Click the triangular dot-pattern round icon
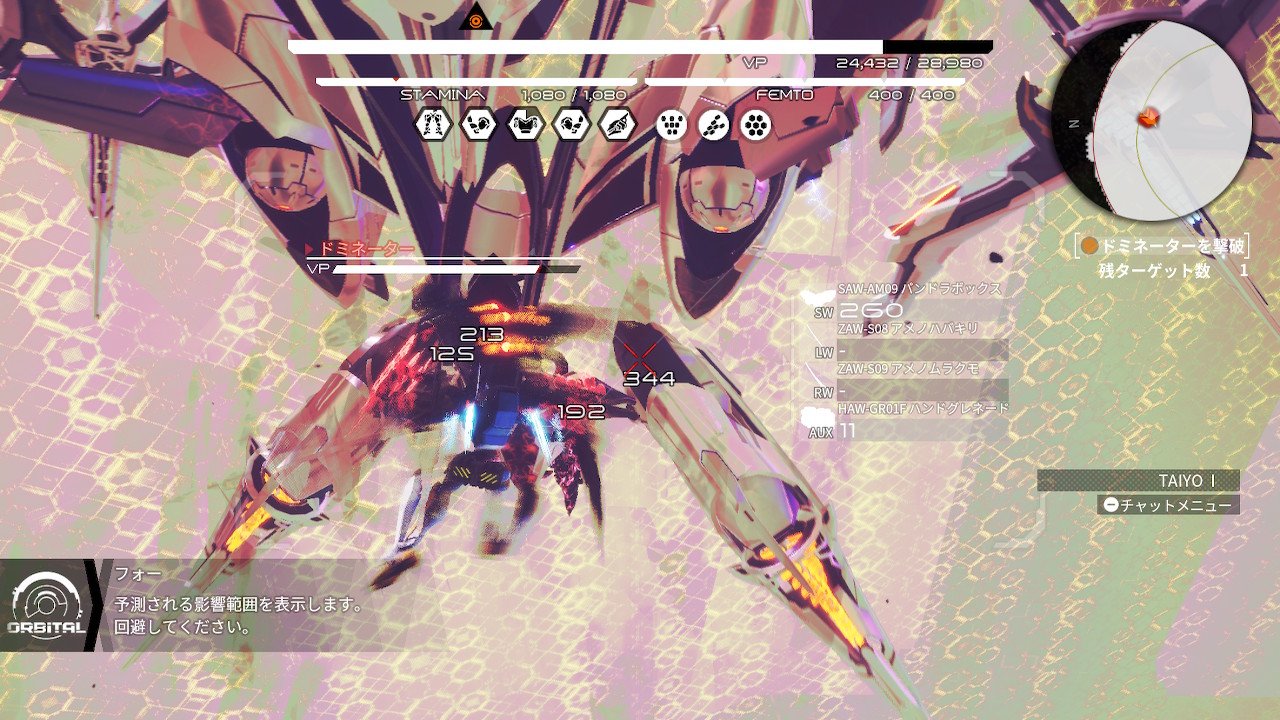1280x720 pixels. (672, 125)
